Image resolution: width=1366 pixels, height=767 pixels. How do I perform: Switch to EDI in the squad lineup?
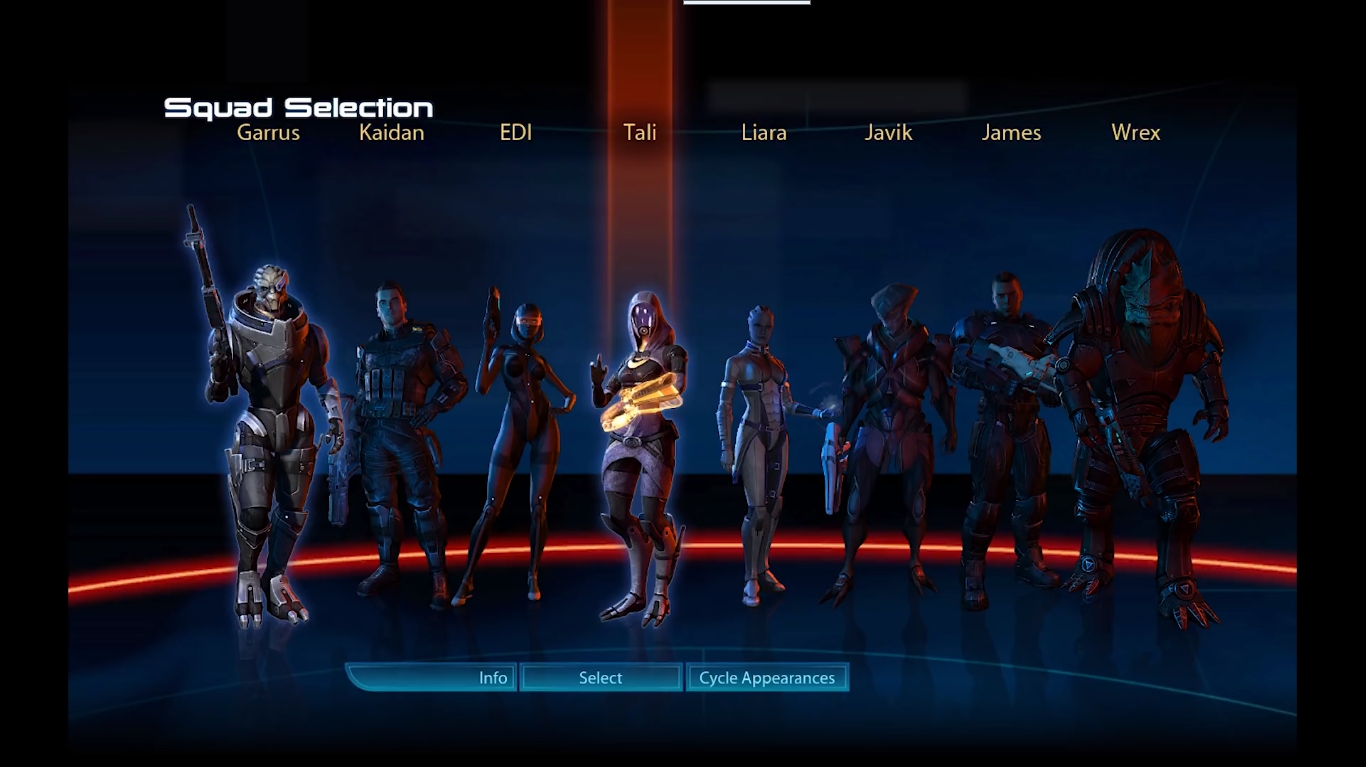tap(516, 131)
